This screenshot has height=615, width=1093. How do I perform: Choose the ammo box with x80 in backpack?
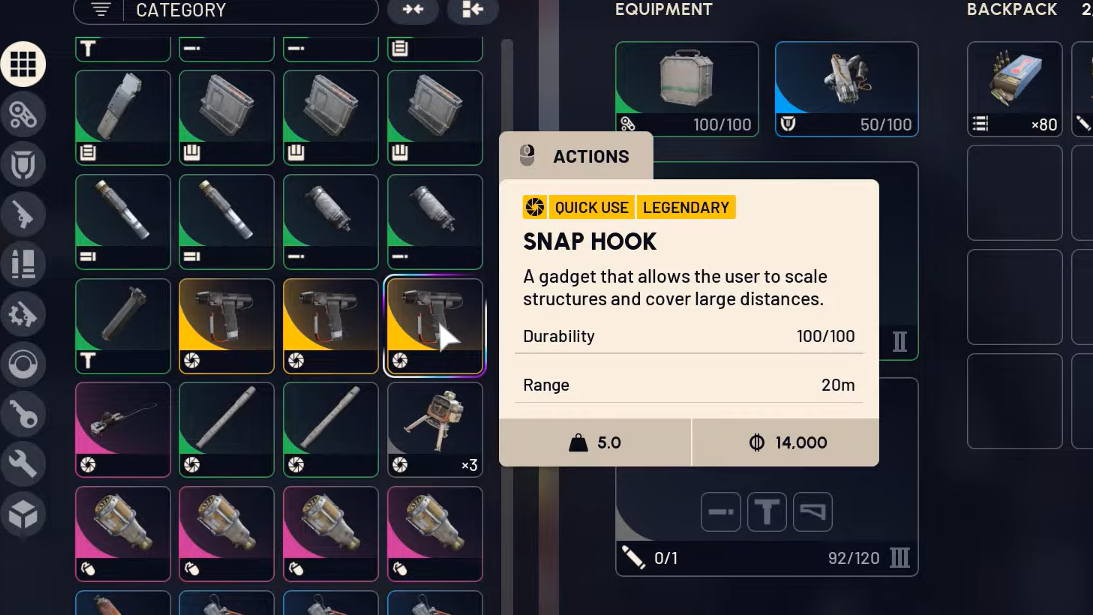[1014, 89]
